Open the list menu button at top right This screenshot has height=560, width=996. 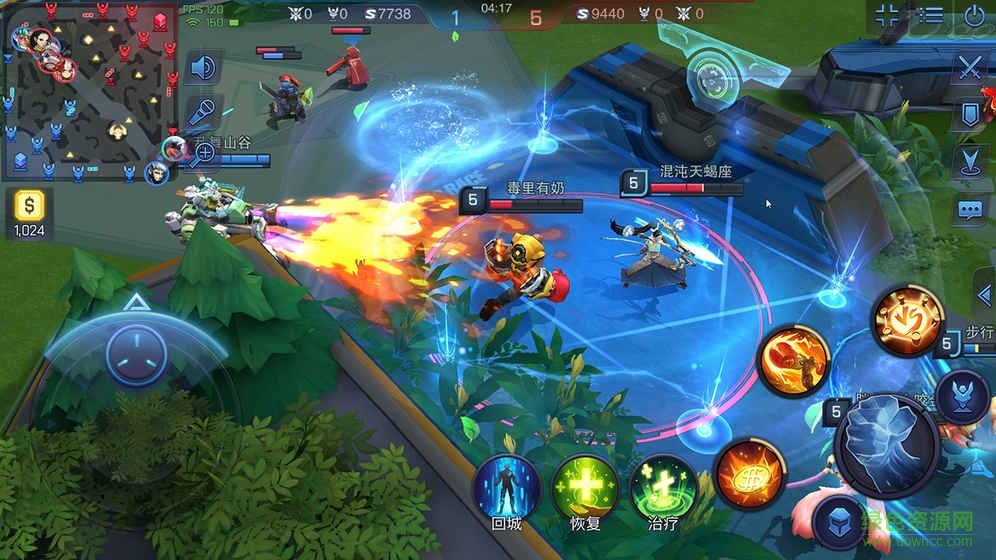point(931,16)
